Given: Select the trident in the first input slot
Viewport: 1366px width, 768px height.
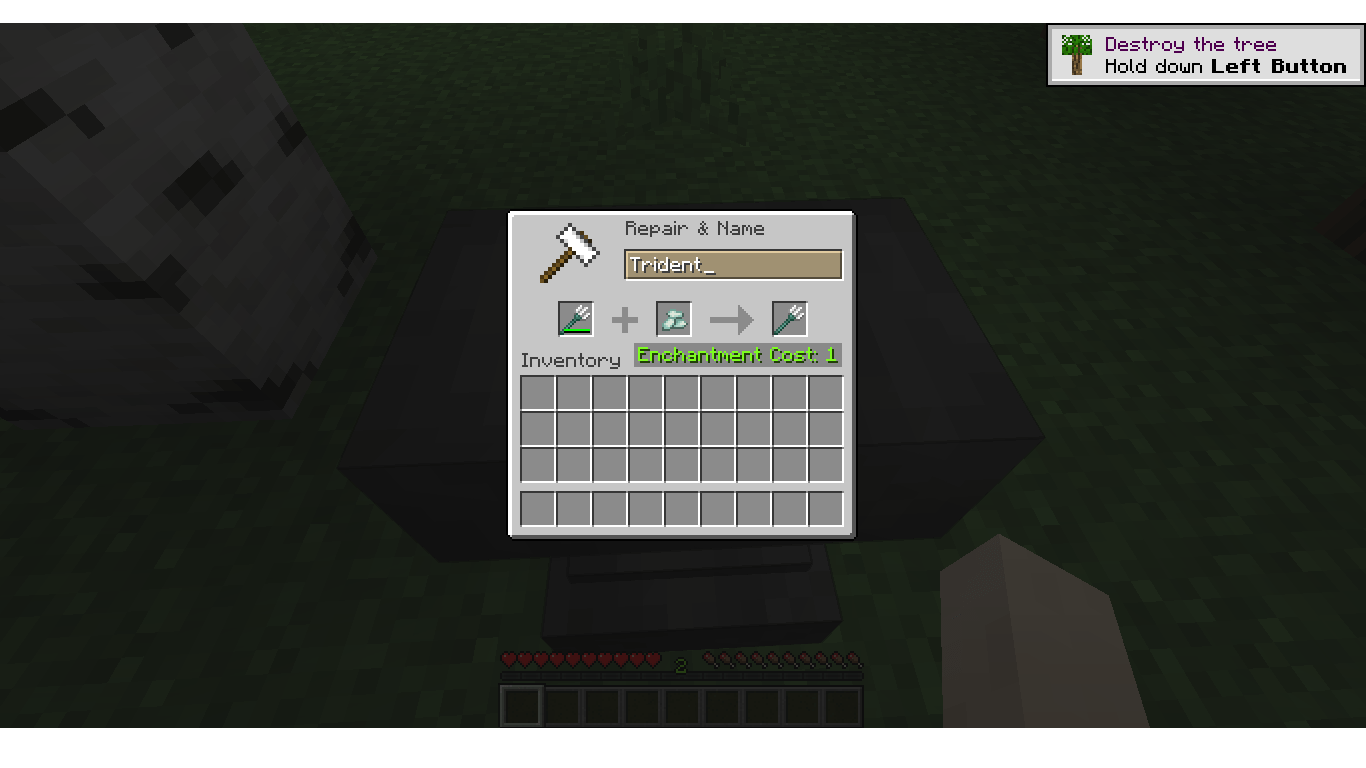Looking at the screenshot, I should tap(576, 319).
